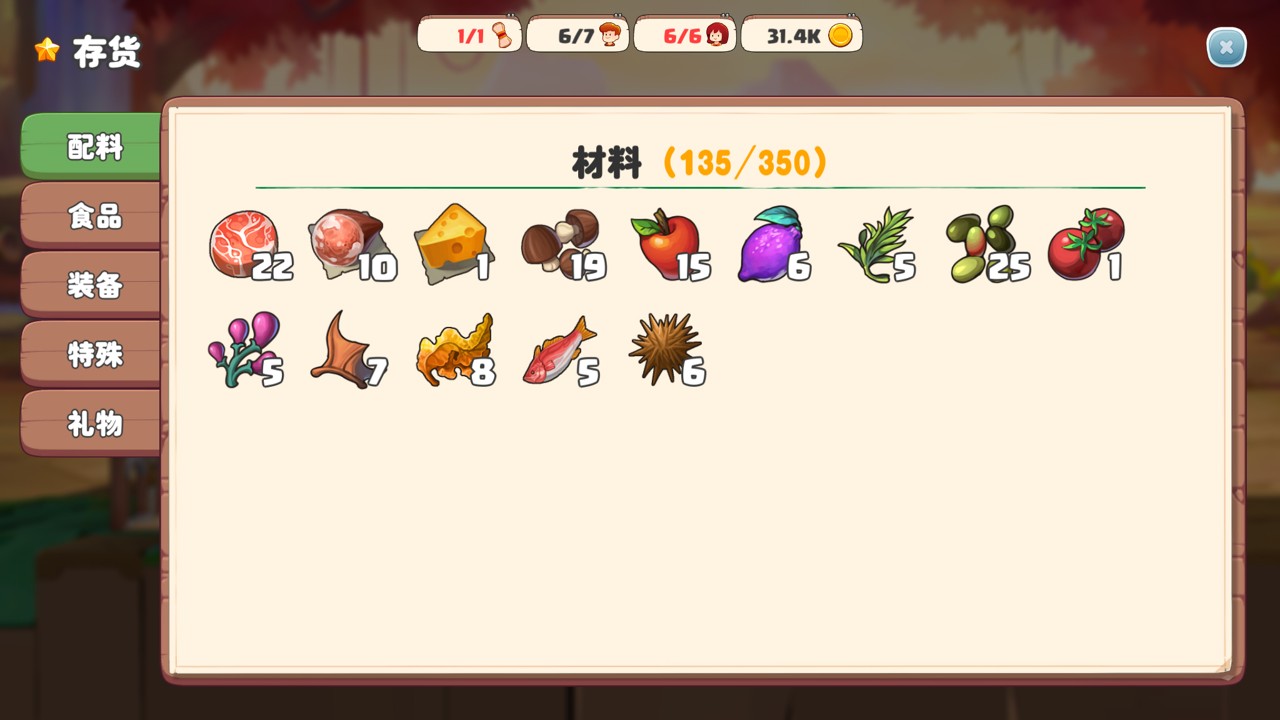Select the red fish ingredient

tap(558, 350)
